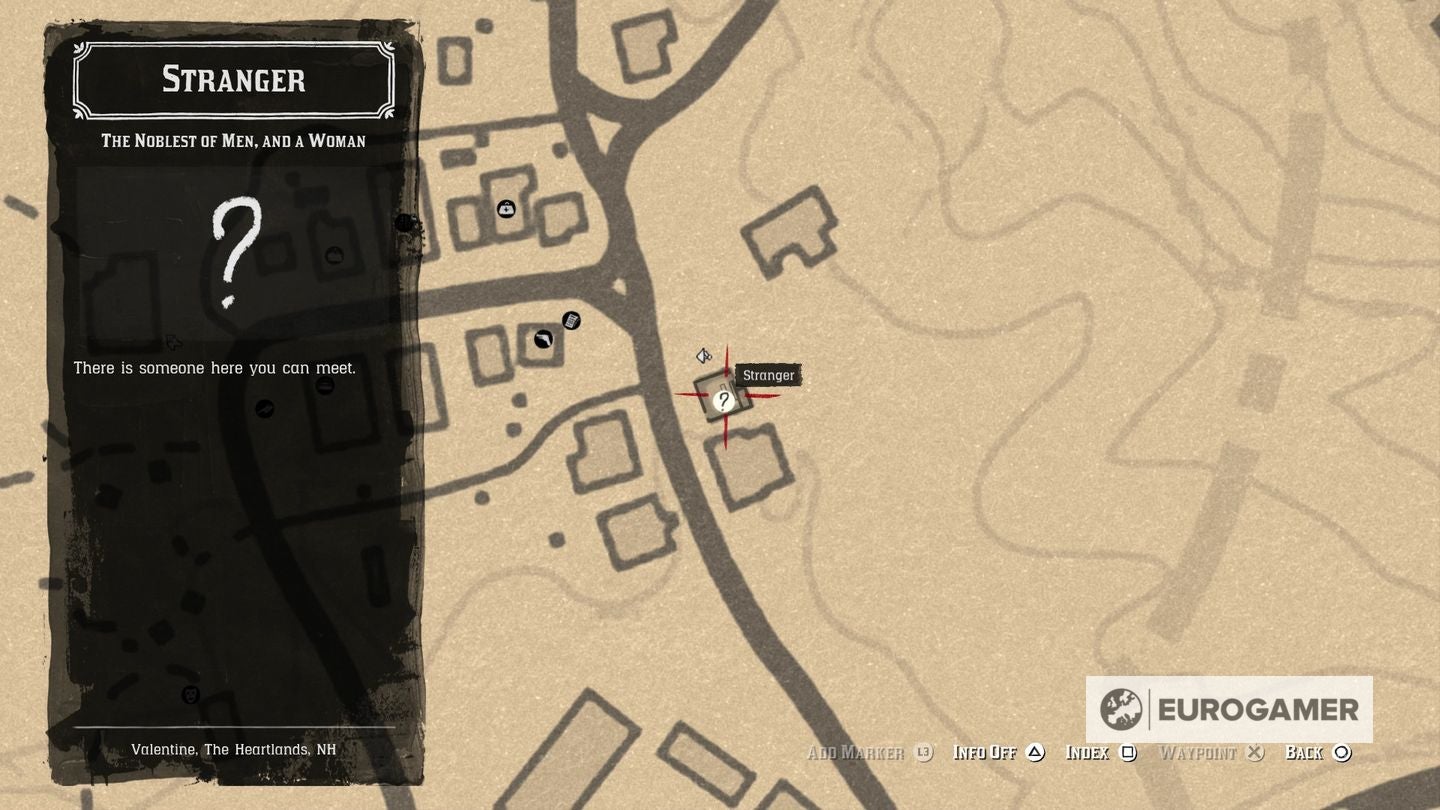Open the hotel icon near the gunsmith

point(571,321)
